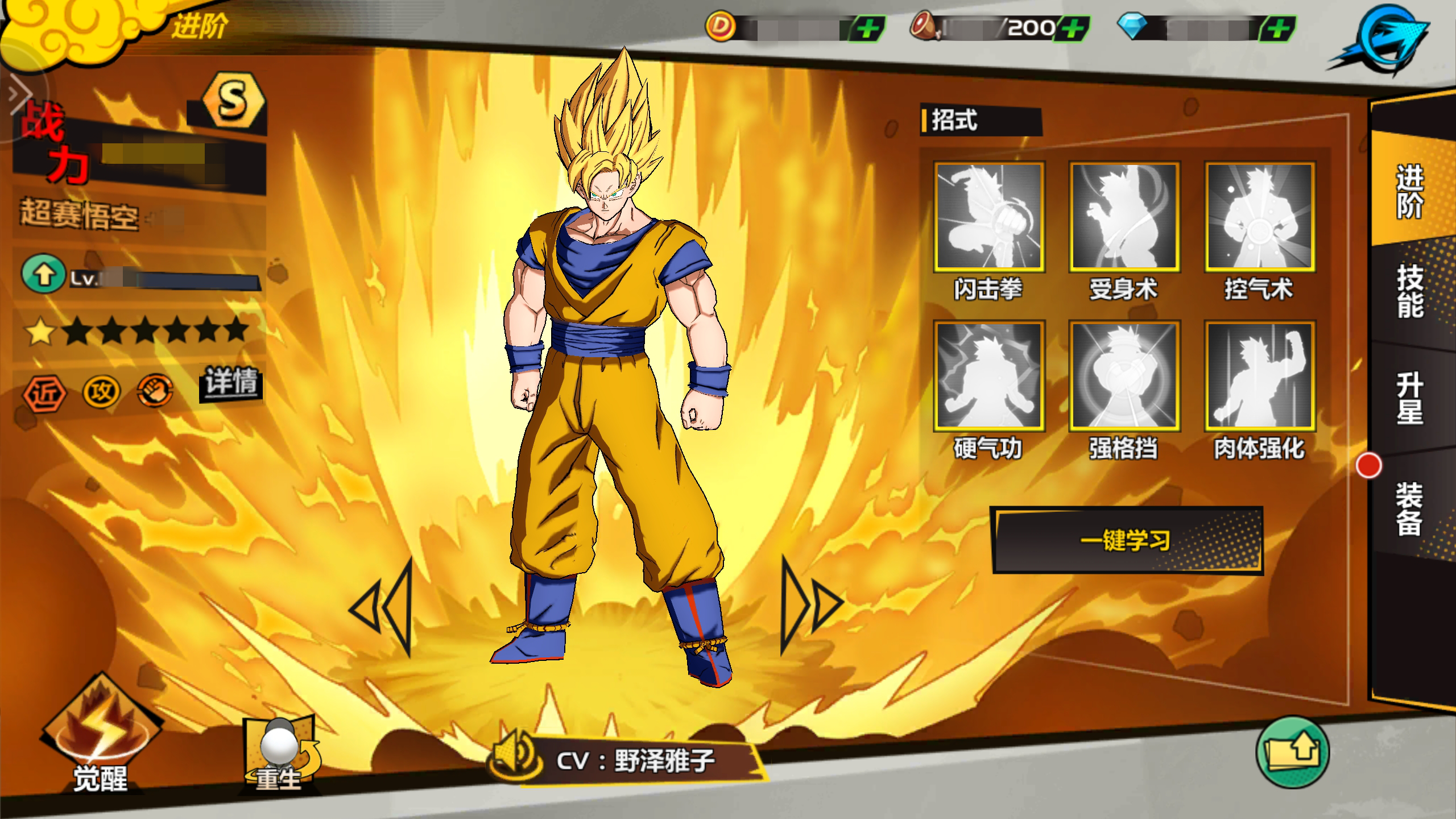Image resolution: width=1456 pixels, height=819 pixels.
Task: Click the 一键学习 button
Action: pos(1126,540)
